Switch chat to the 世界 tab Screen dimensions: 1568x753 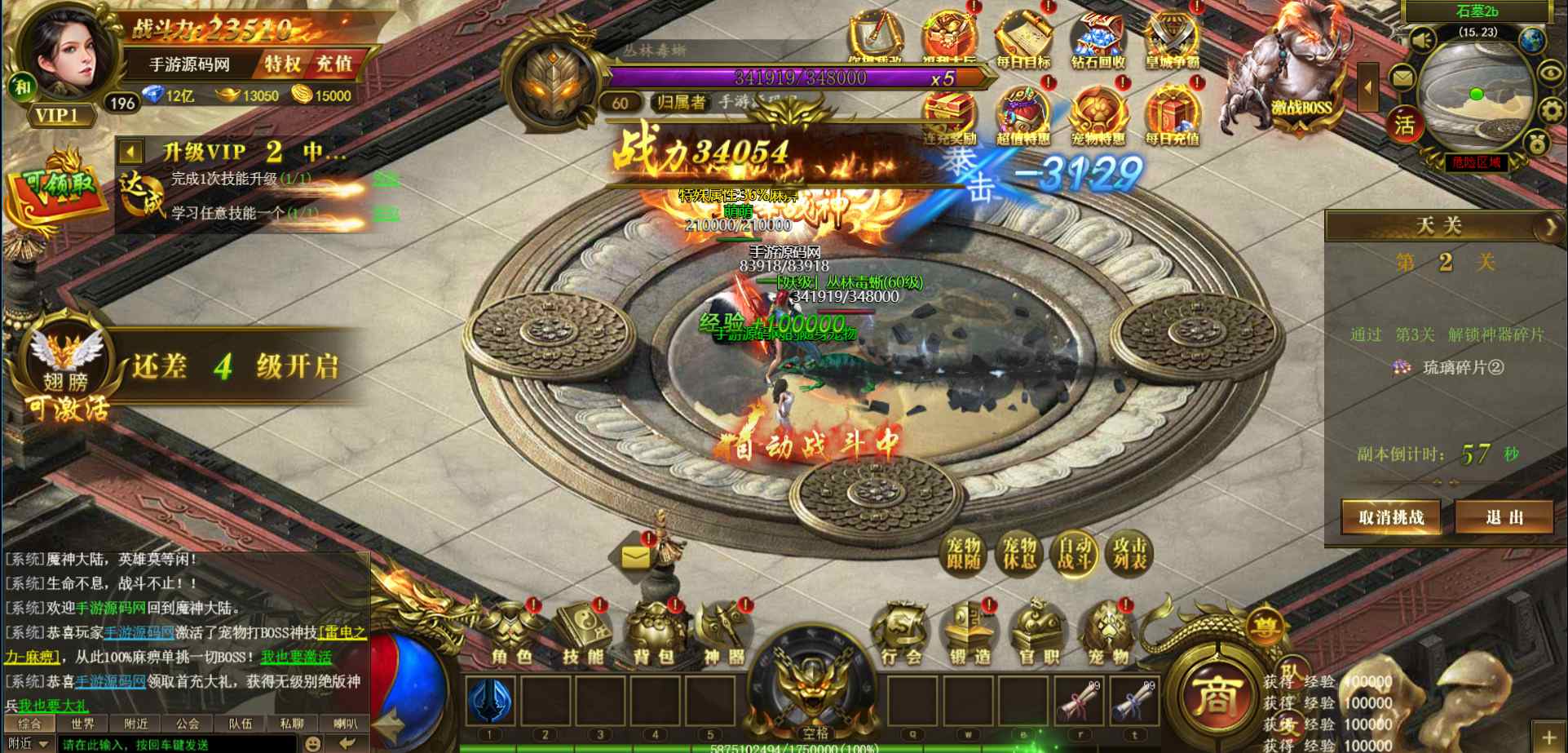[x=82, y=724]
